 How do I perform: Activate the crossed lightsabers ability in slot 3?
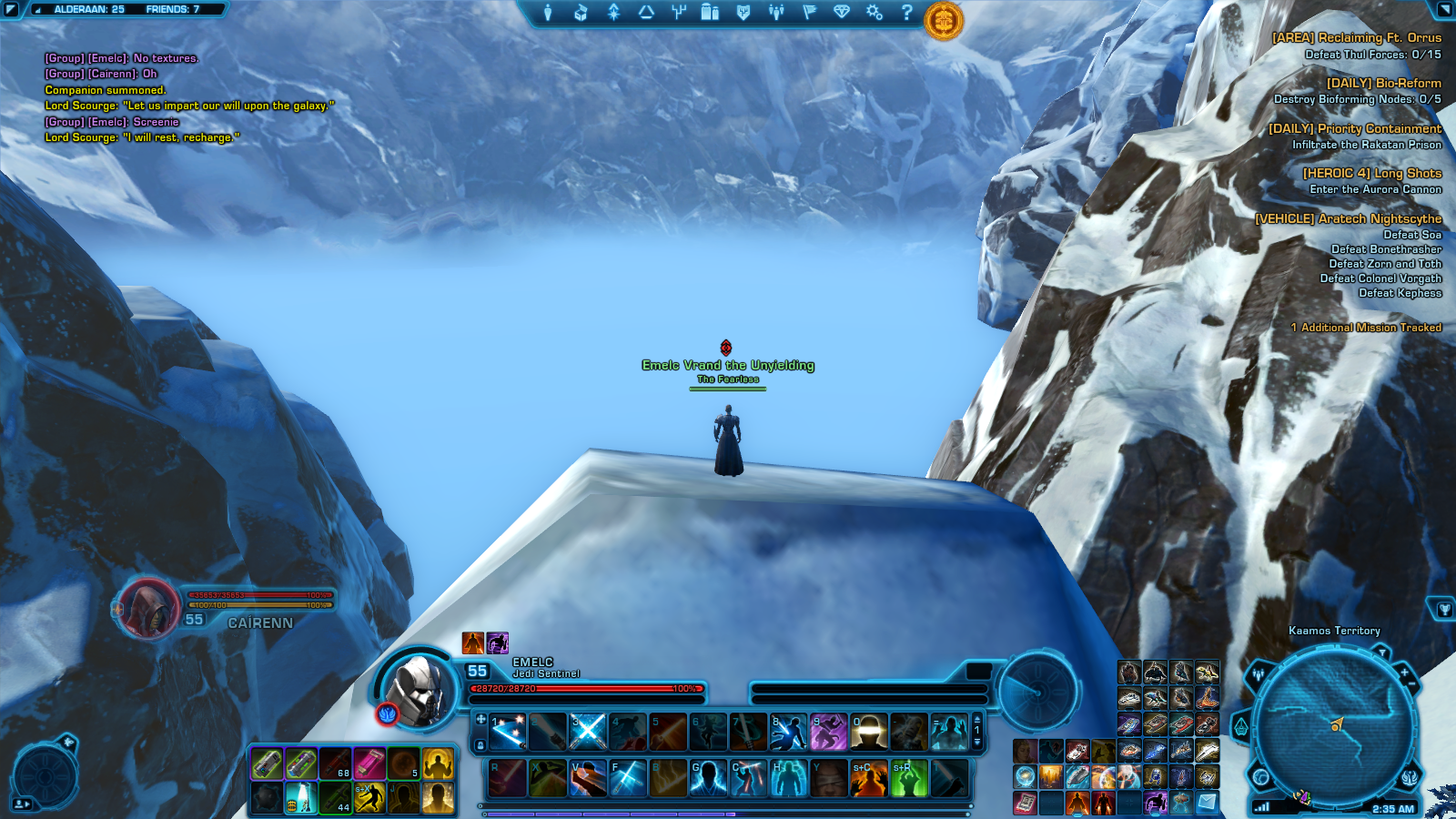[588, 732]
